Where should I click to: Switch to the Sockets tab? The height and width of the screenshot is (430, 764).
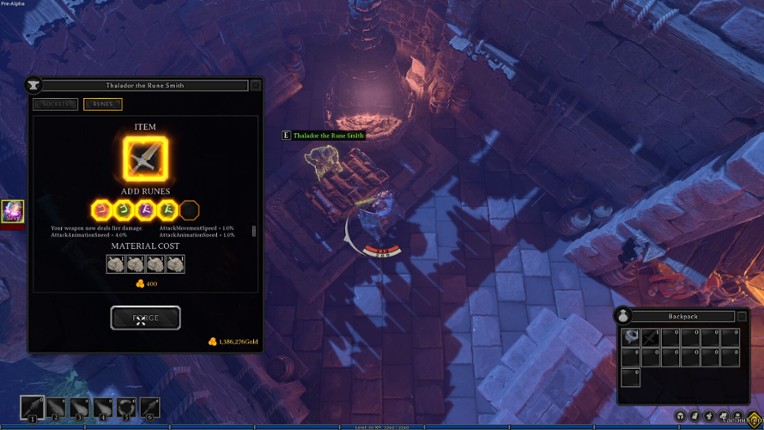click(x=56, y=104)
